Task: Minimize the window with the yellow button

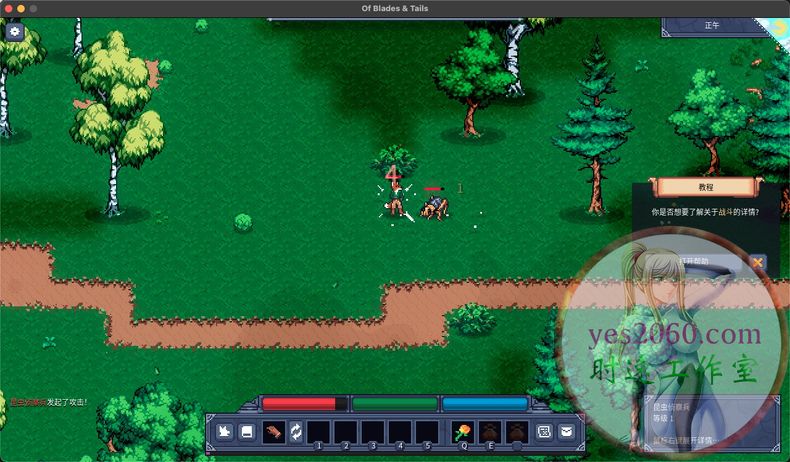Action: click(x=21, y=8)
